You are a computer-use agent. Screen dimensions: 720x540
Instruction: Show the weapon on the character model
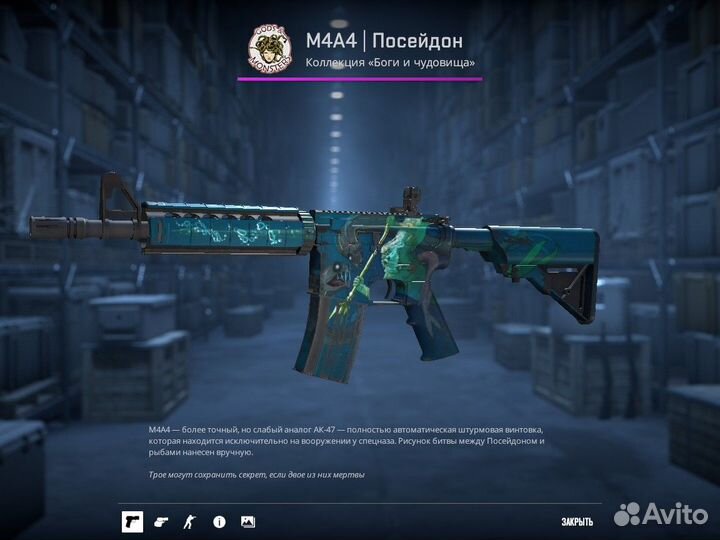pyautogui.click(x=190, y=521)
